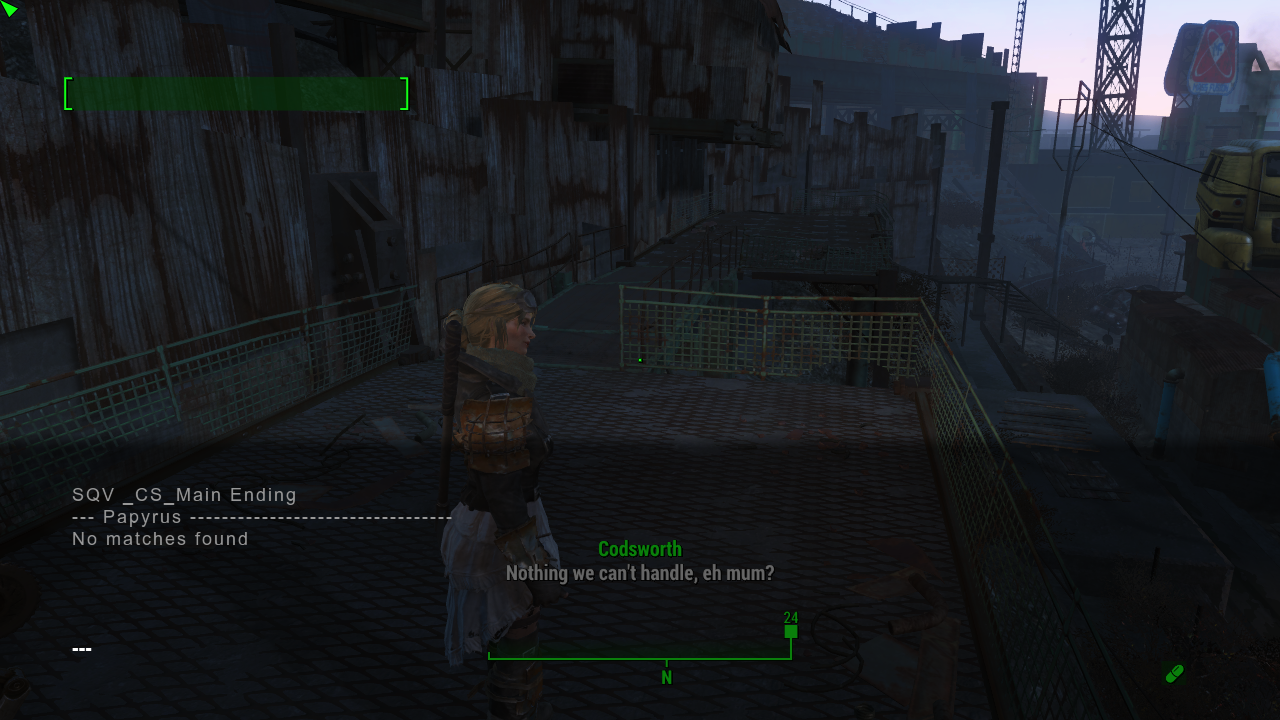Viewport: 1280px width, 720px height.
Task: Click the console input prompt dashes
Action: (81, 648)
